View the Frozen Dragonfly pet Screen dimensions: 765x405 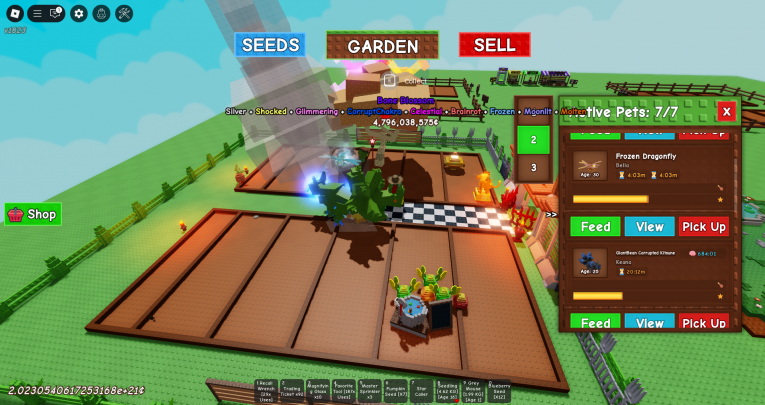650,227
